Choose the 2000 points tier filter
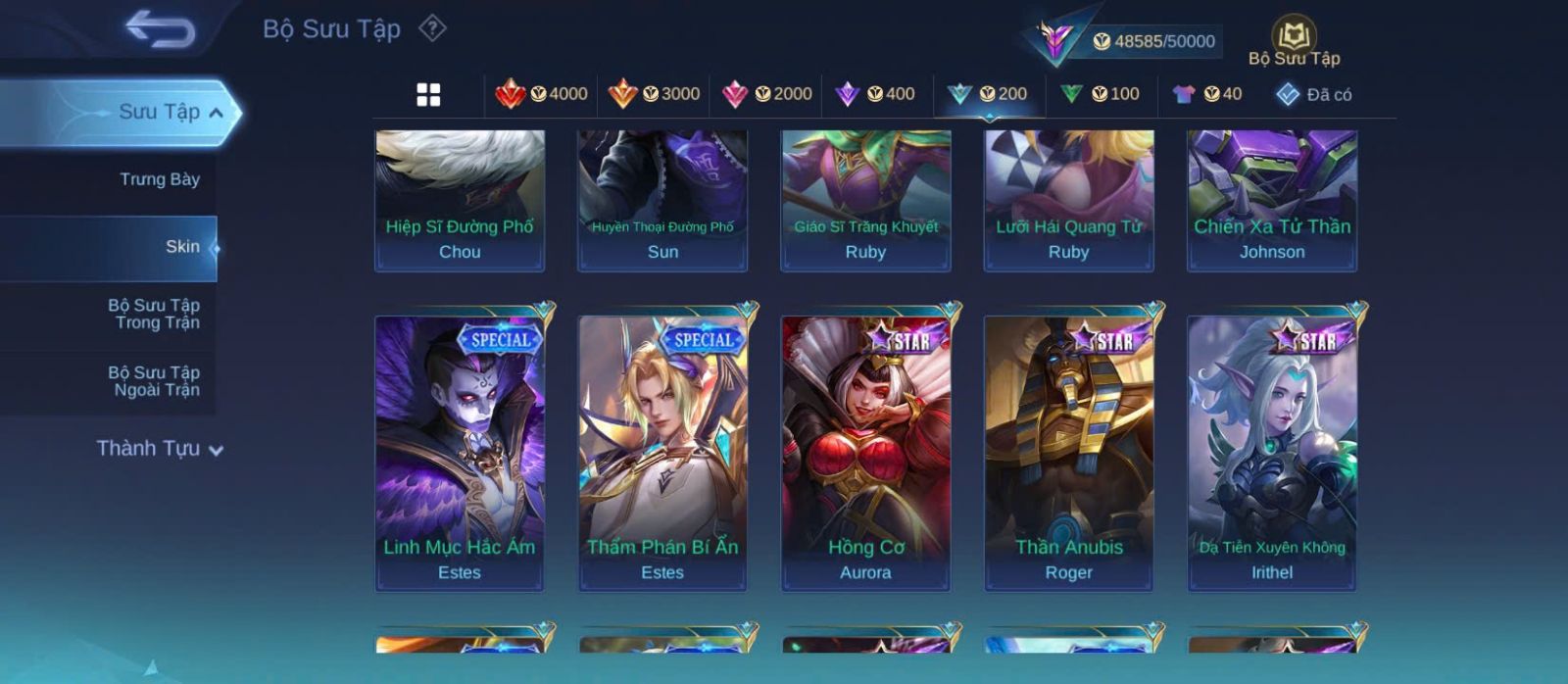The image size is (1568, 684). (x=767, y=94)
